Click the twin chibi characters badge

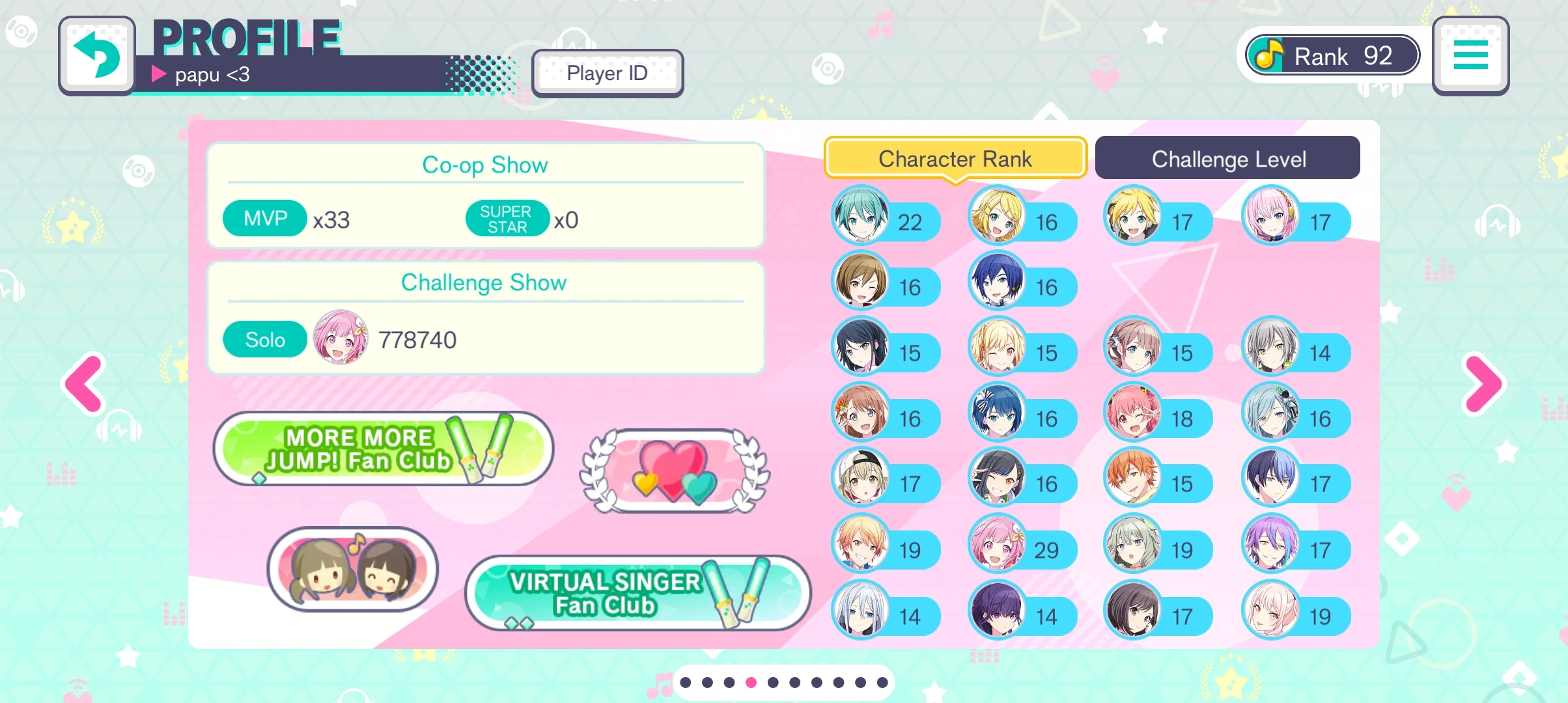coord(352,568)
